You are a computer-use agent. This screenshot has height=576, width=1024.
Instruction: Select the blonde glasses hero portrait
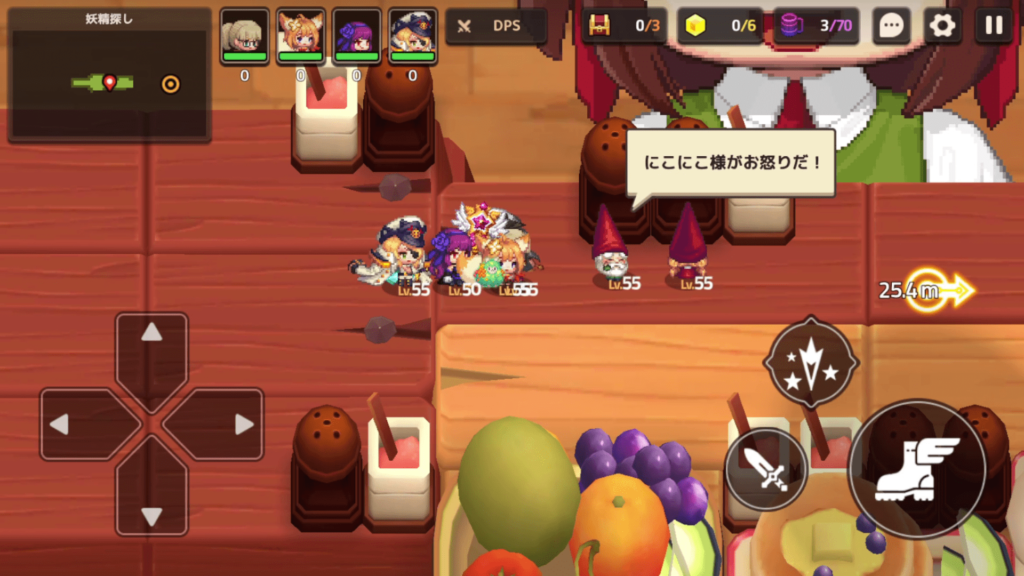[245, 35]
